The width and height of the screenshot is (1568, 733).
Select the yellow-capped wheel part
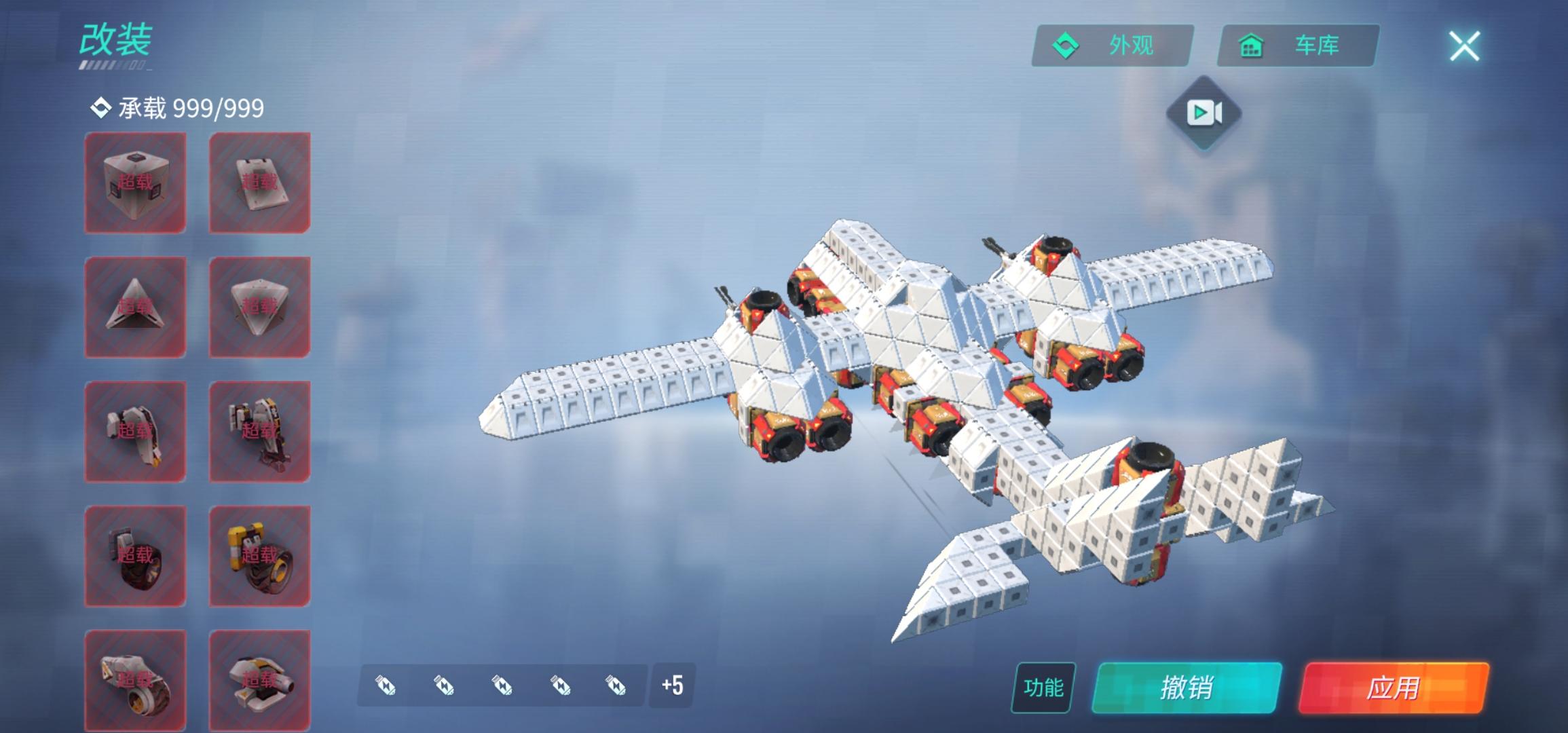pyautogui.click(x=259, y=556)
